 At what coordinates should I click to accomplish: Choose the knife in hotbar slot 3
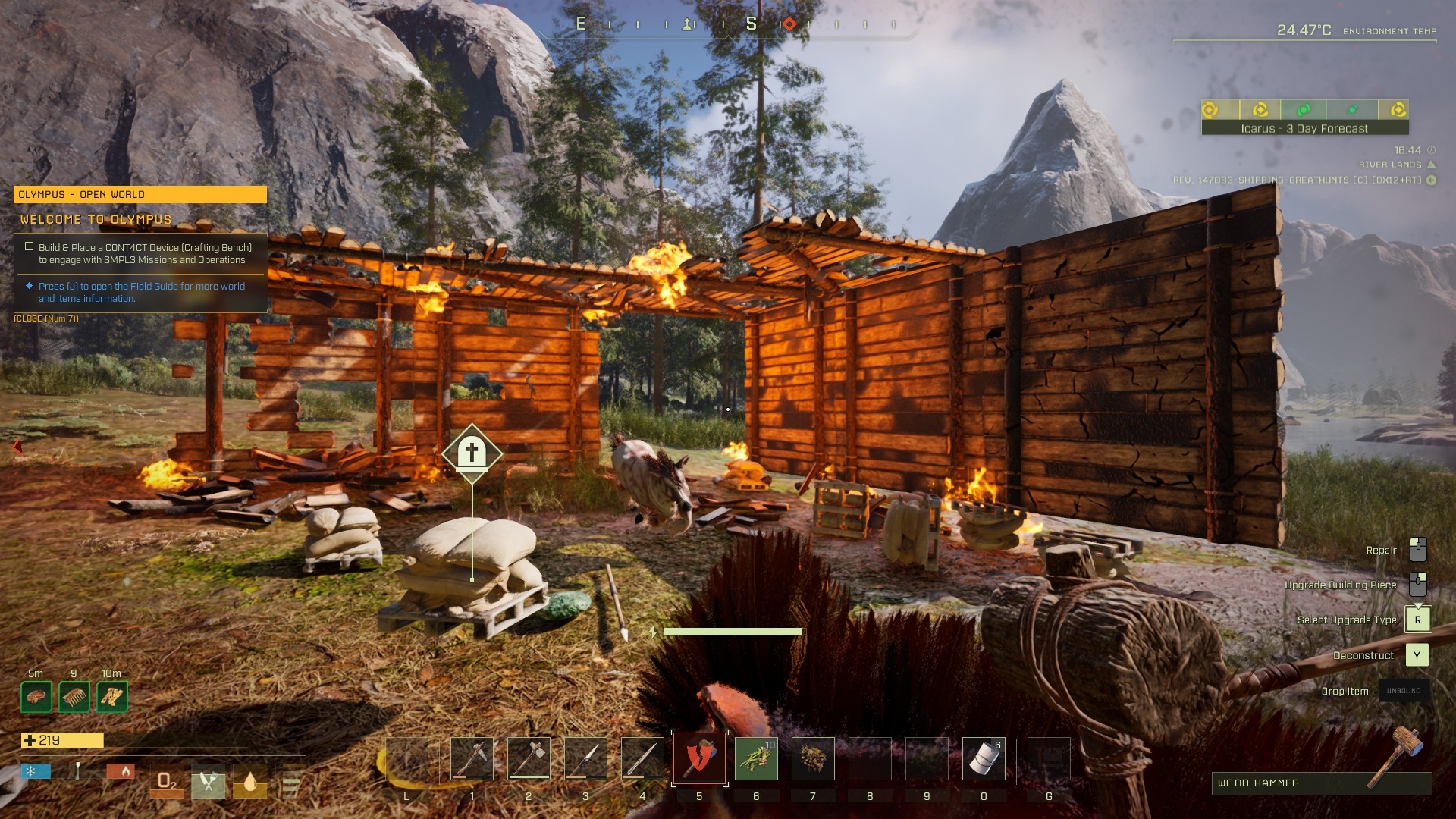click(x=585, y=758)
